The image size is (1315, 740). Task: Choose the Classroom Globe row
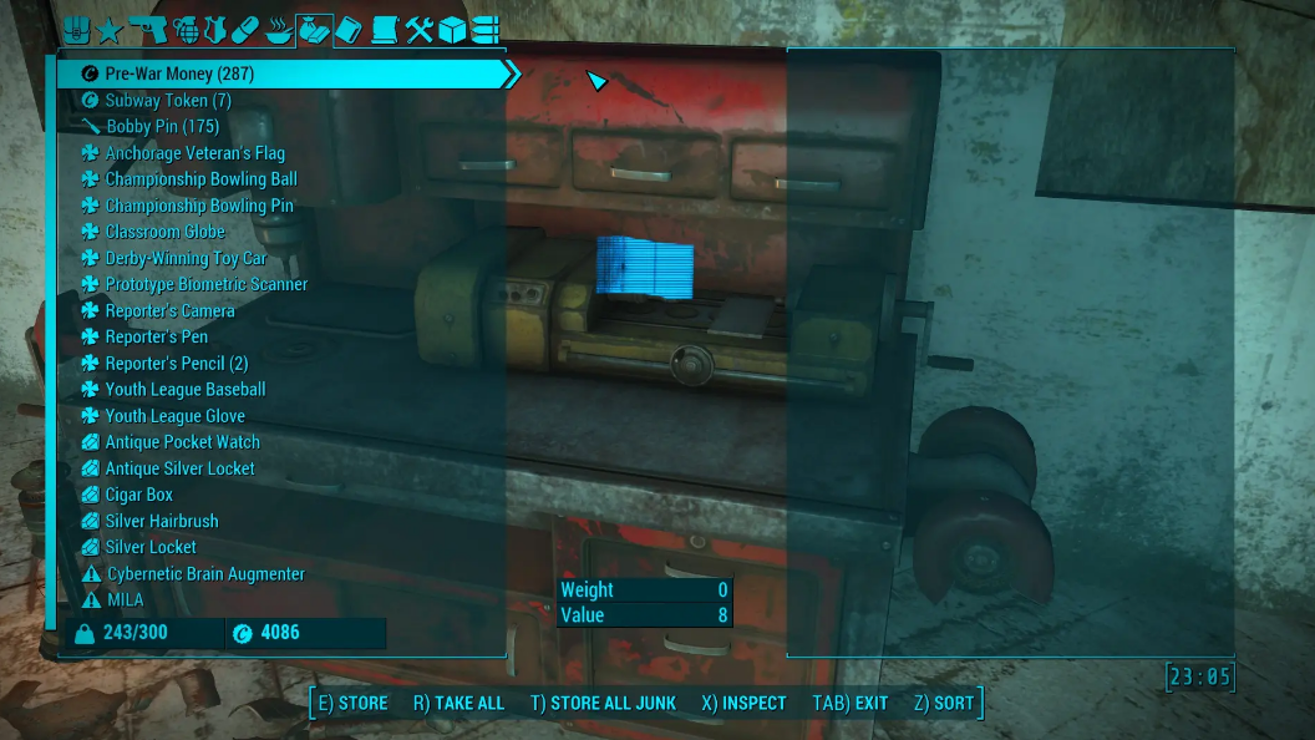tap(165, 231)
